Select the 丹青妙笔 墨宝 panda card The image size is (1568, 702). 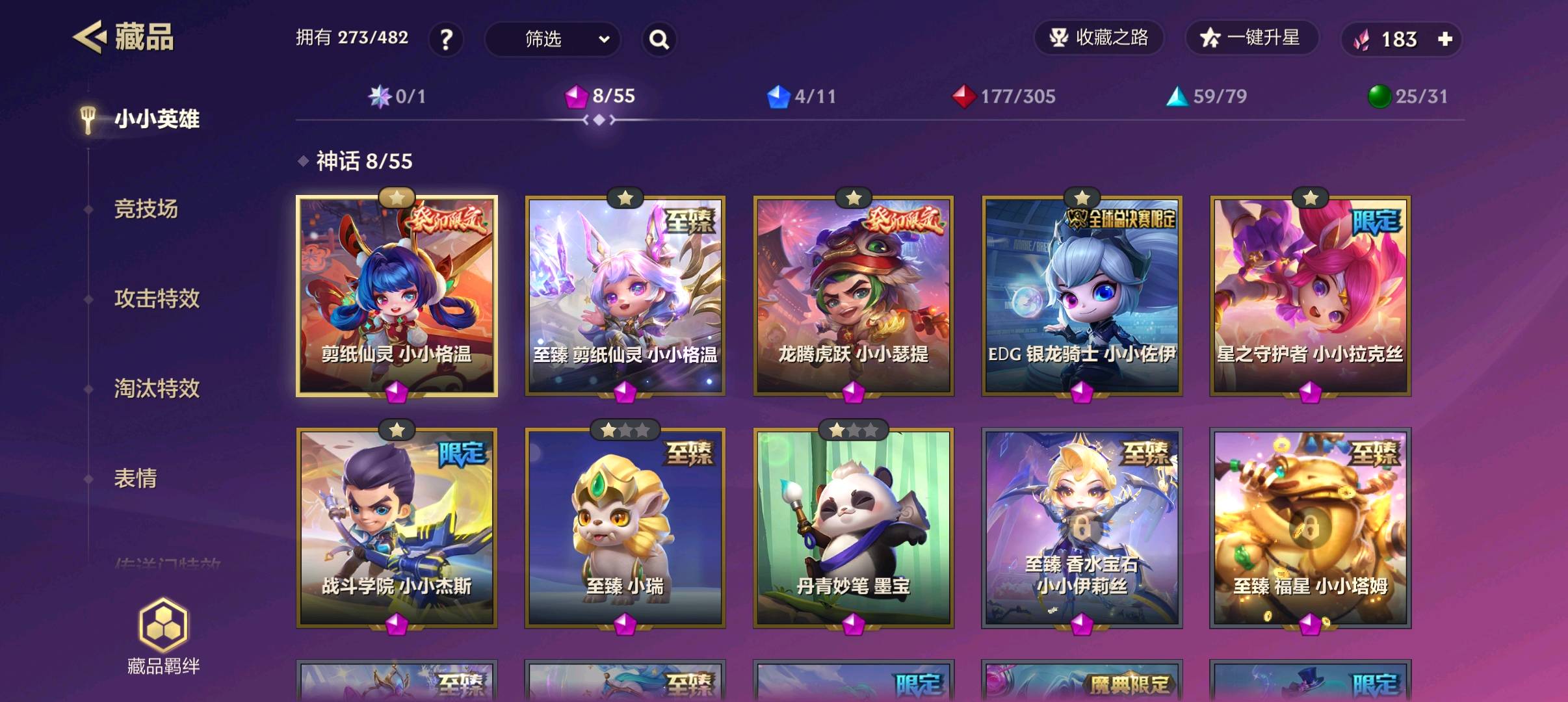(x=853, y=528)
